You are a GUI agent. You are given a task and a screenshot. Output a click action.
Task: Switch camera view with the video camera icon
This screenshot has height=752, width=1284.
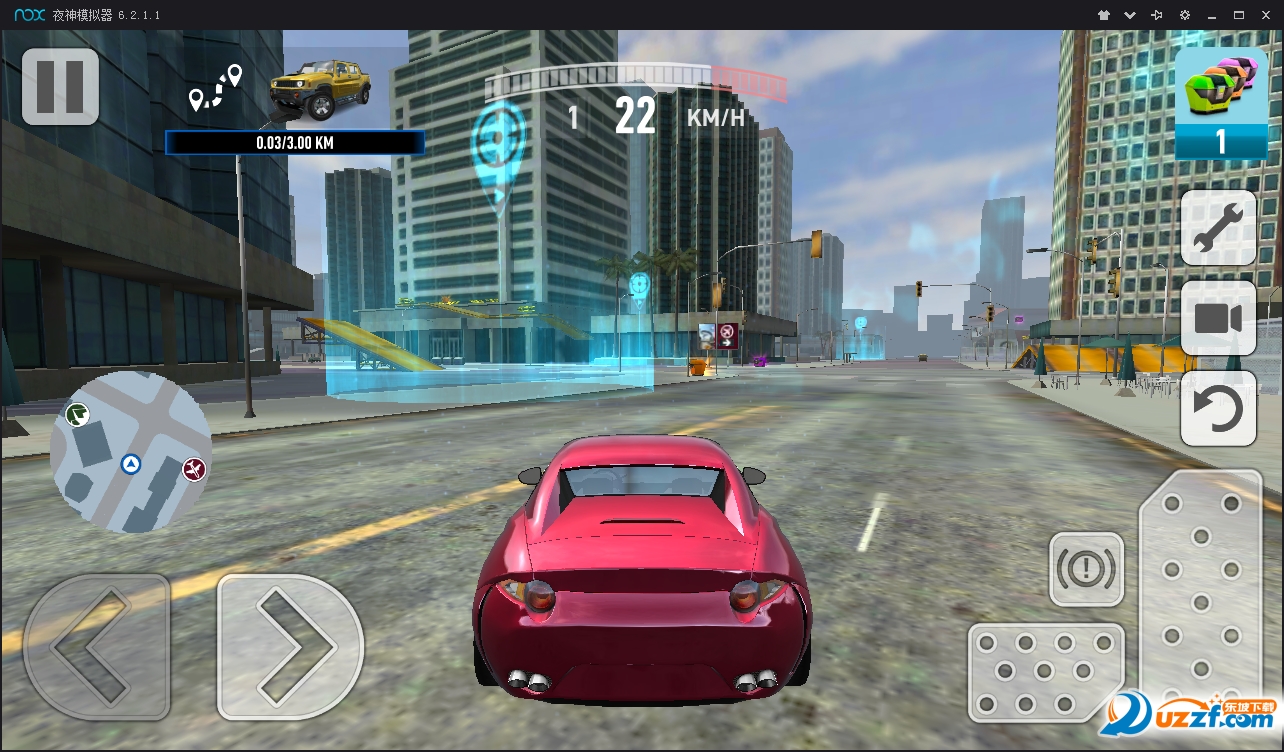coord(1218,318)
